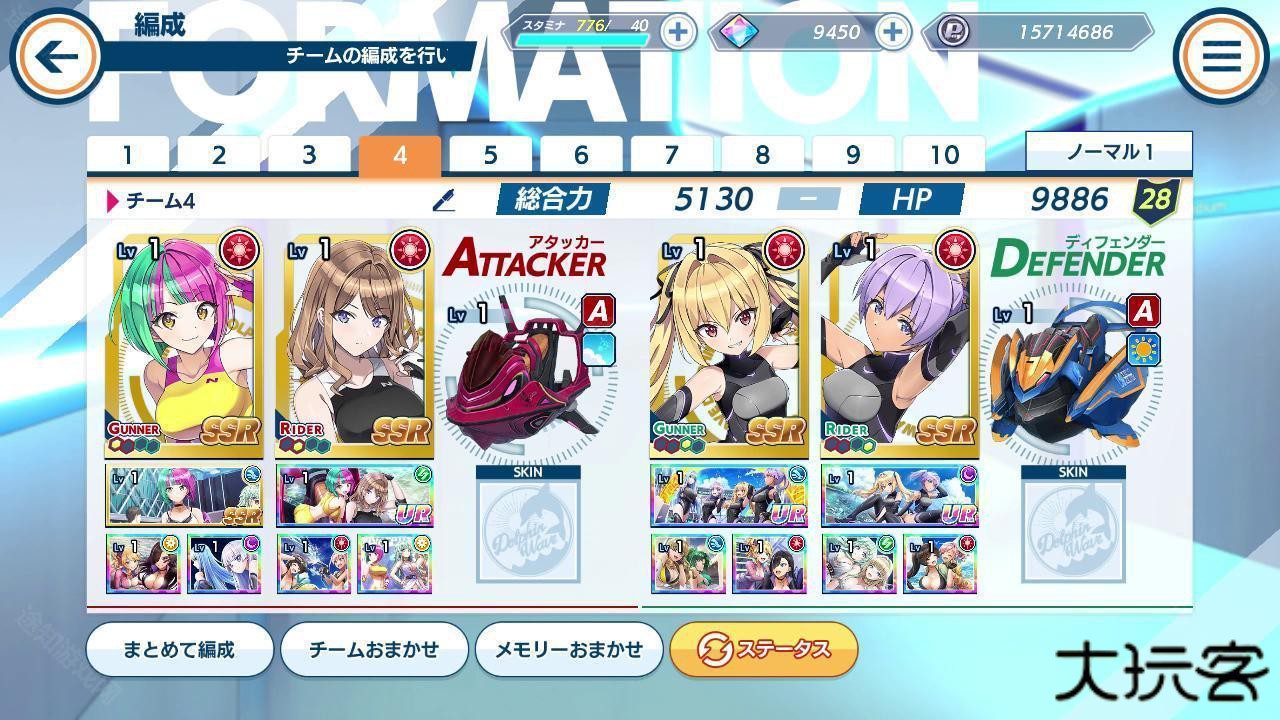Auto-fill team with チームおまかせ
1280x720 pixels.
click(x=374, y=649)
